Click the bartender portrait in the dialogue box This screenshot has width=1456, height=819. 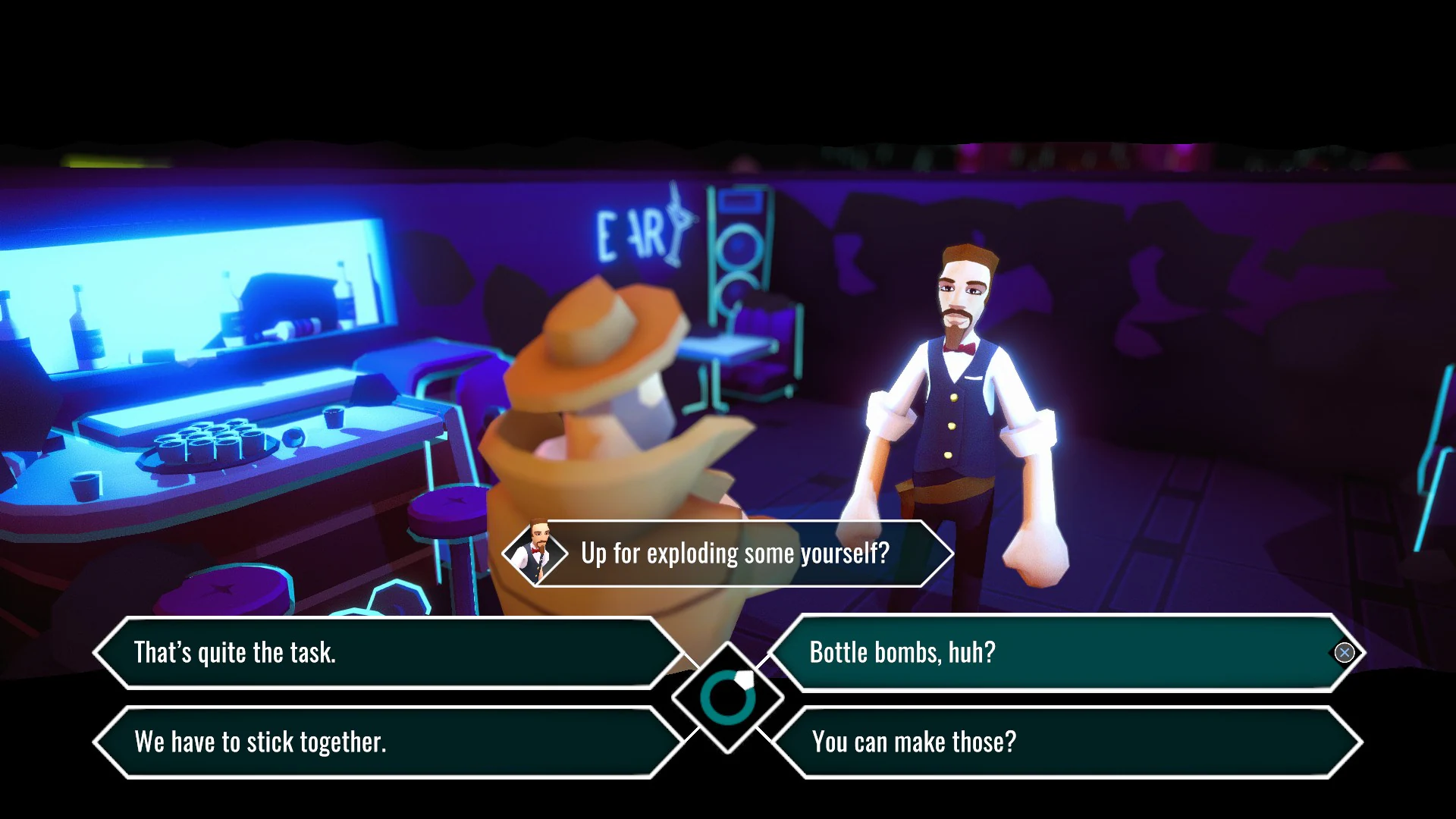pos(540,553)
